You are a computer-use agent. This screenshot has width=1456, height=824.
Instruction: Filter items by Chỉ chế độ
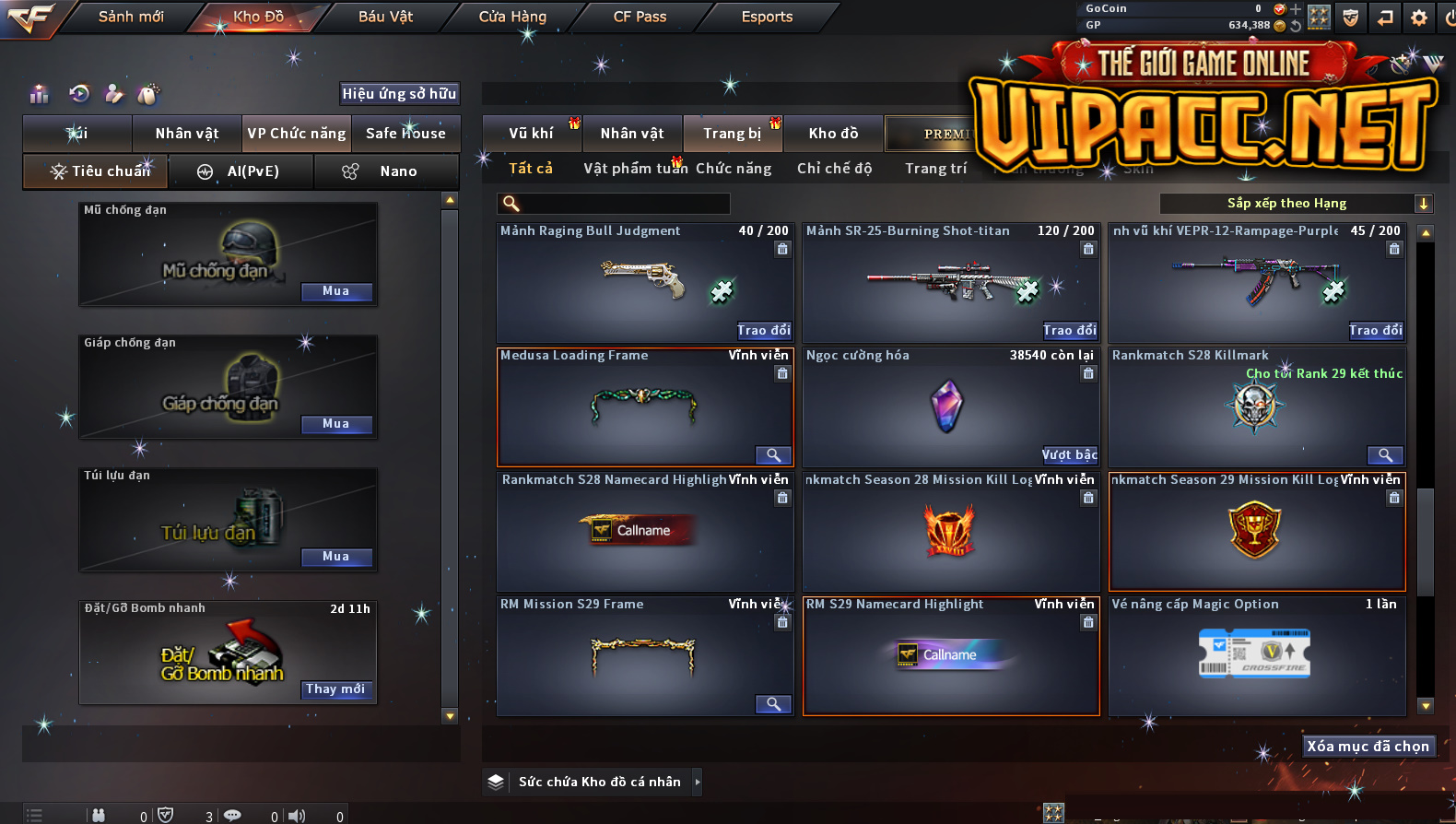[834, 169]
